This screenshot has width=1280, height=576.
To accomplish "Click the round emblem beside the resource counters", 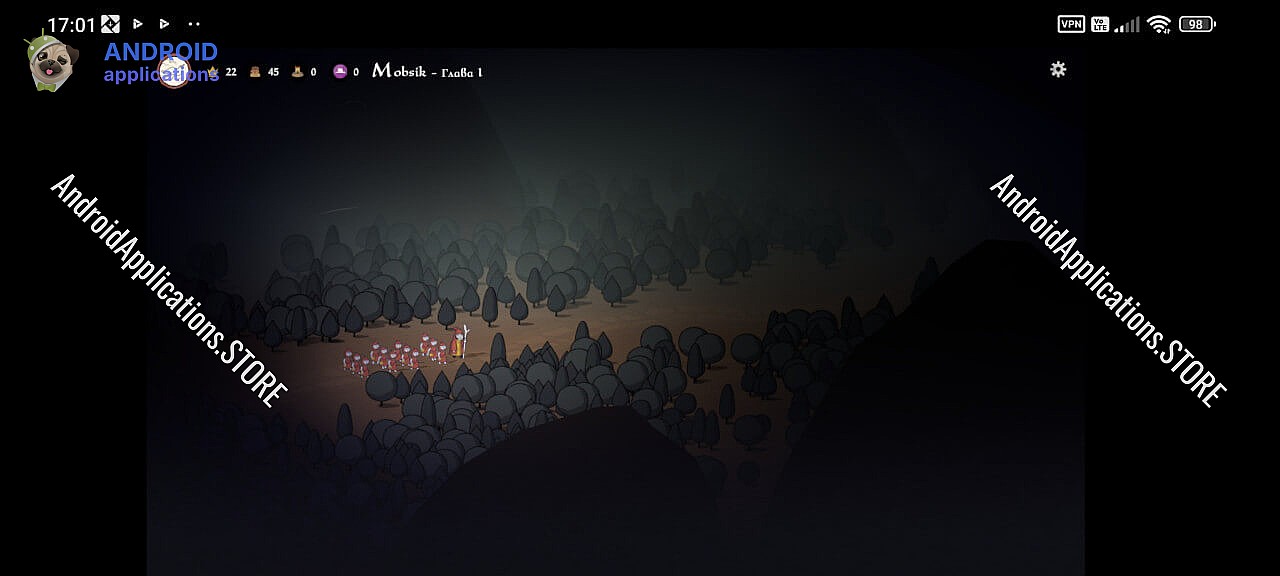I will pyautogui.click(x=174, y=73).
